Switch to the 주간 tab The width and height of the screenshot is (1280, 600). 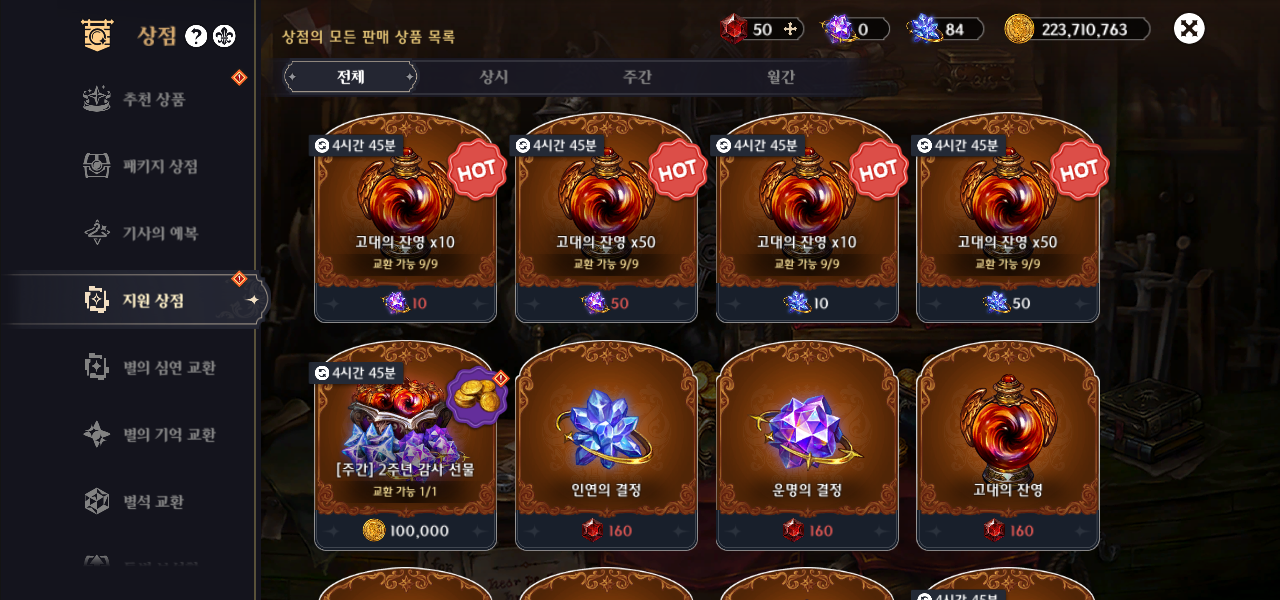point(637,77)
